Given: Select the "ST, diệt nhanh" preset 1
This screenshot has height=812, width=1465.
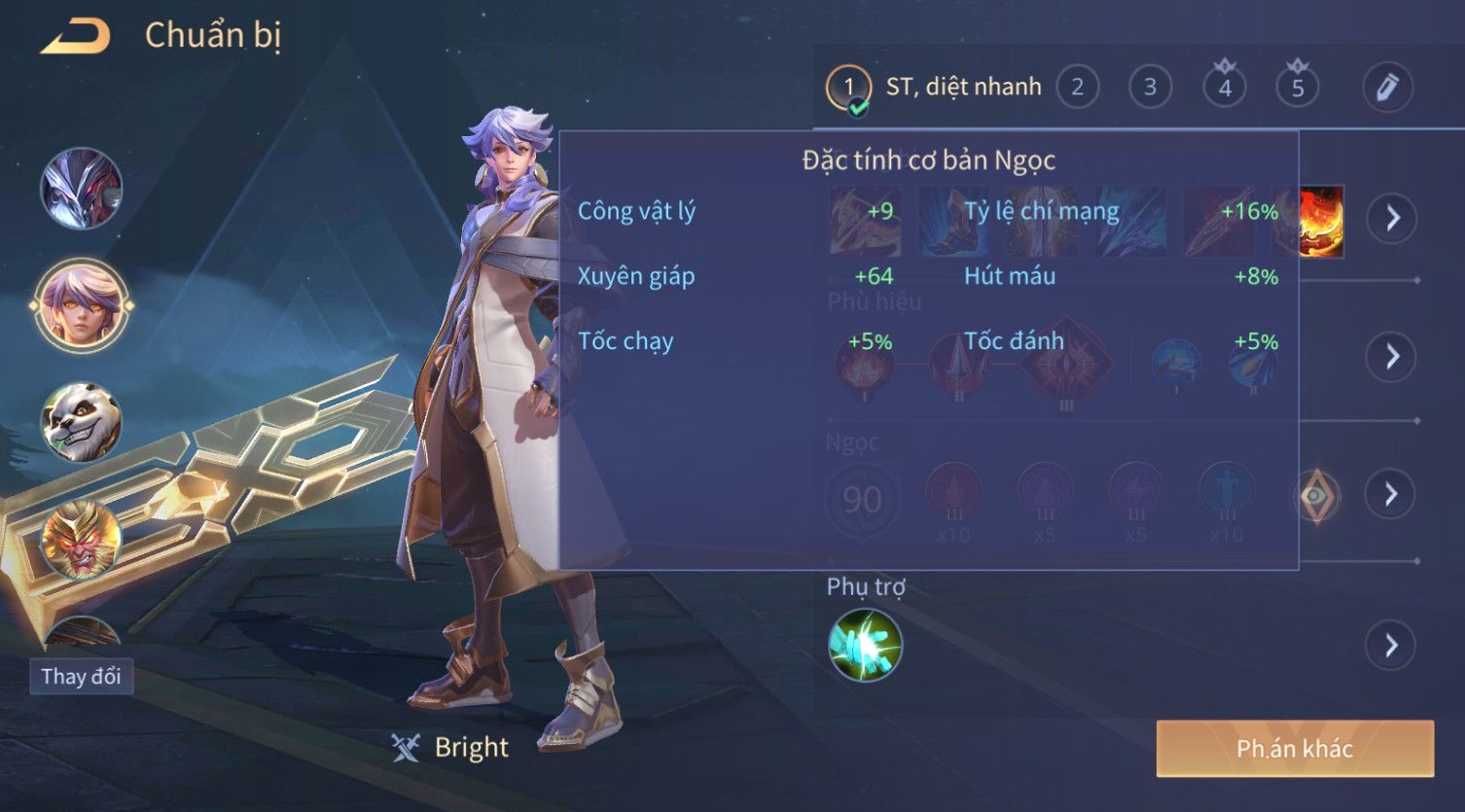Looking at the screenshot, I should tap(934, 88).
